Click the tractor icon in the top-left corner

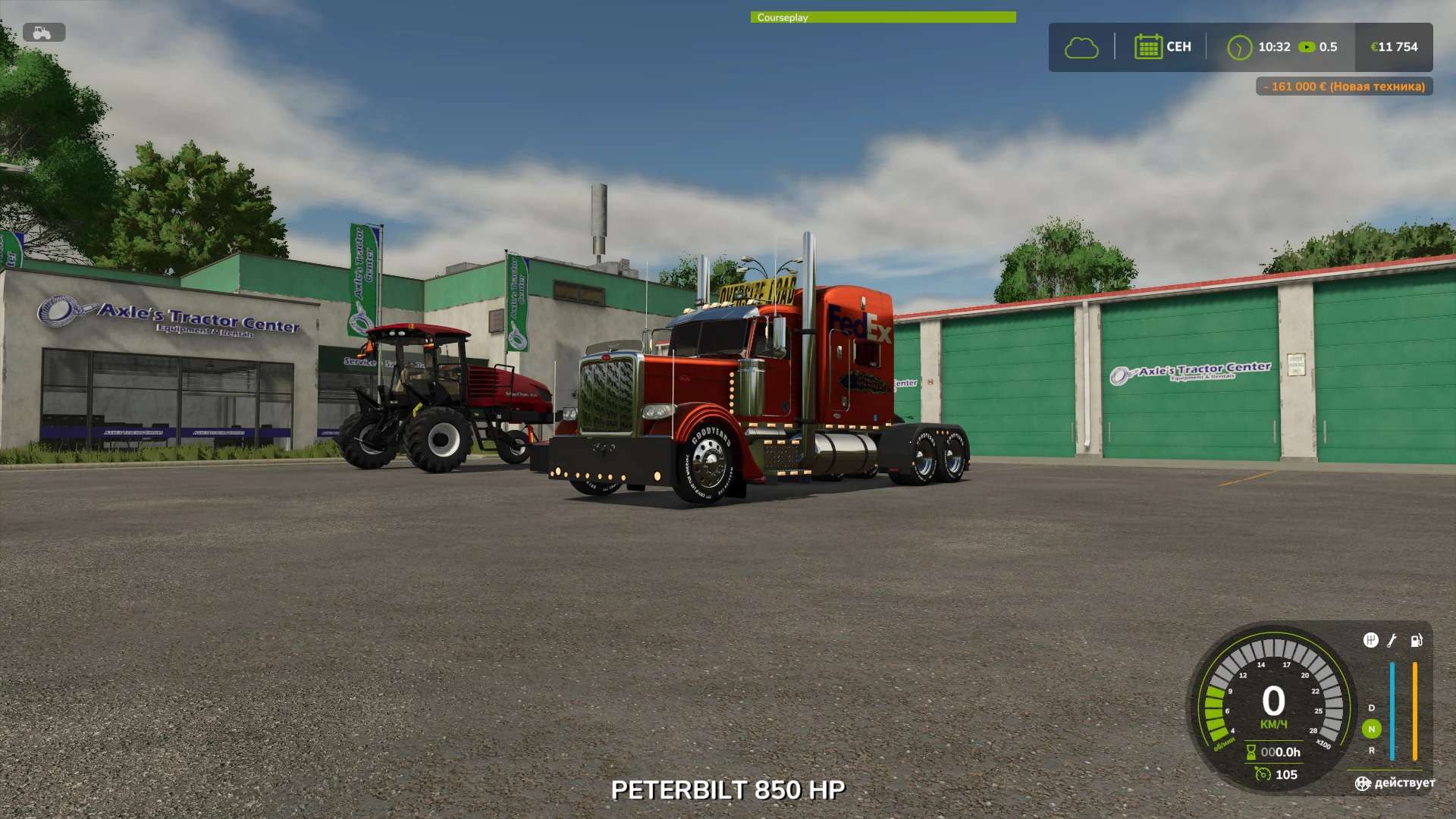coord(43,33)
